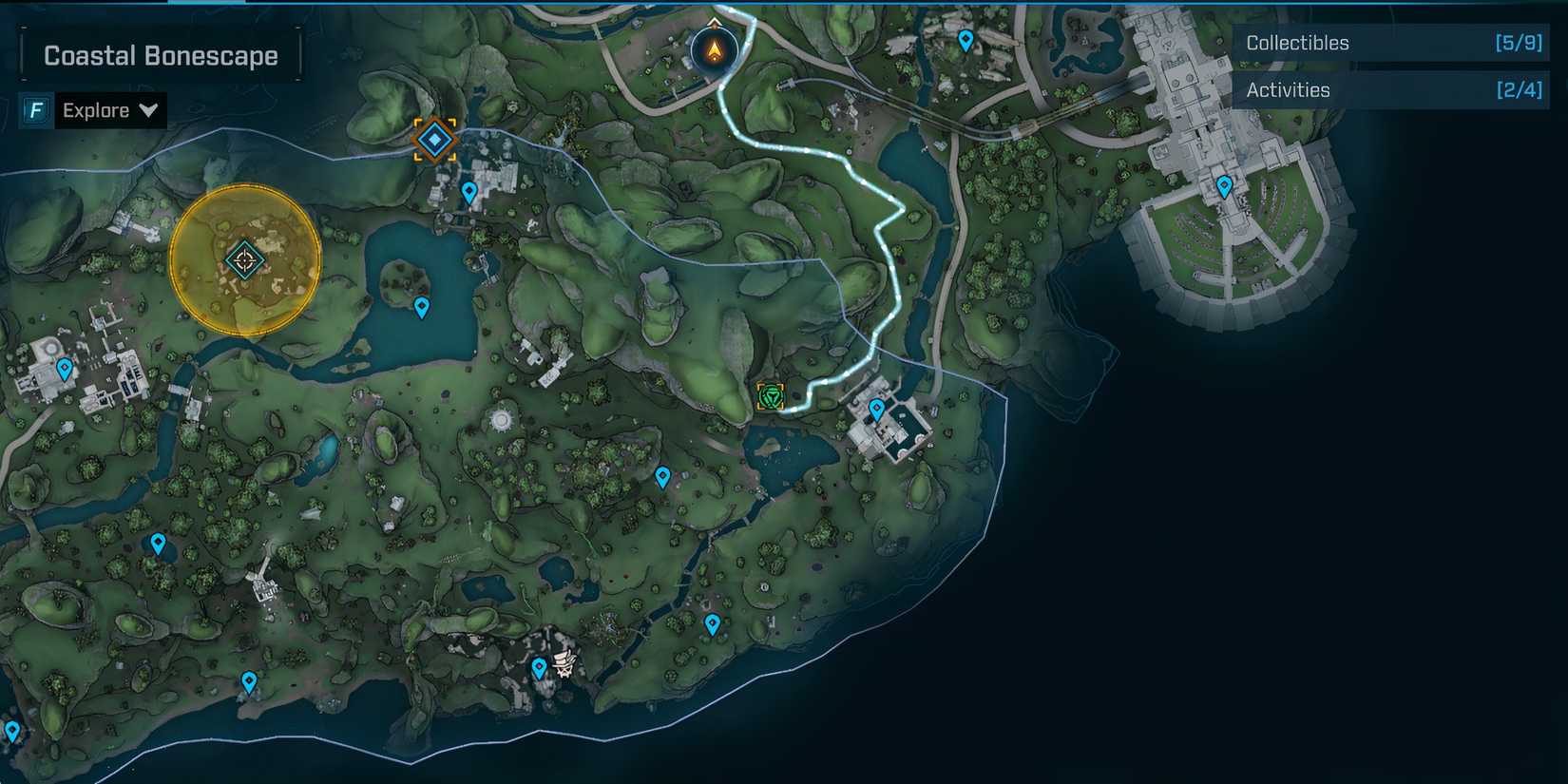Image resolution: width=1568 pixels, height=784 pixels.
Task: Select the pin at the eastern outpost buildings
Action: [x=875, y=407]
